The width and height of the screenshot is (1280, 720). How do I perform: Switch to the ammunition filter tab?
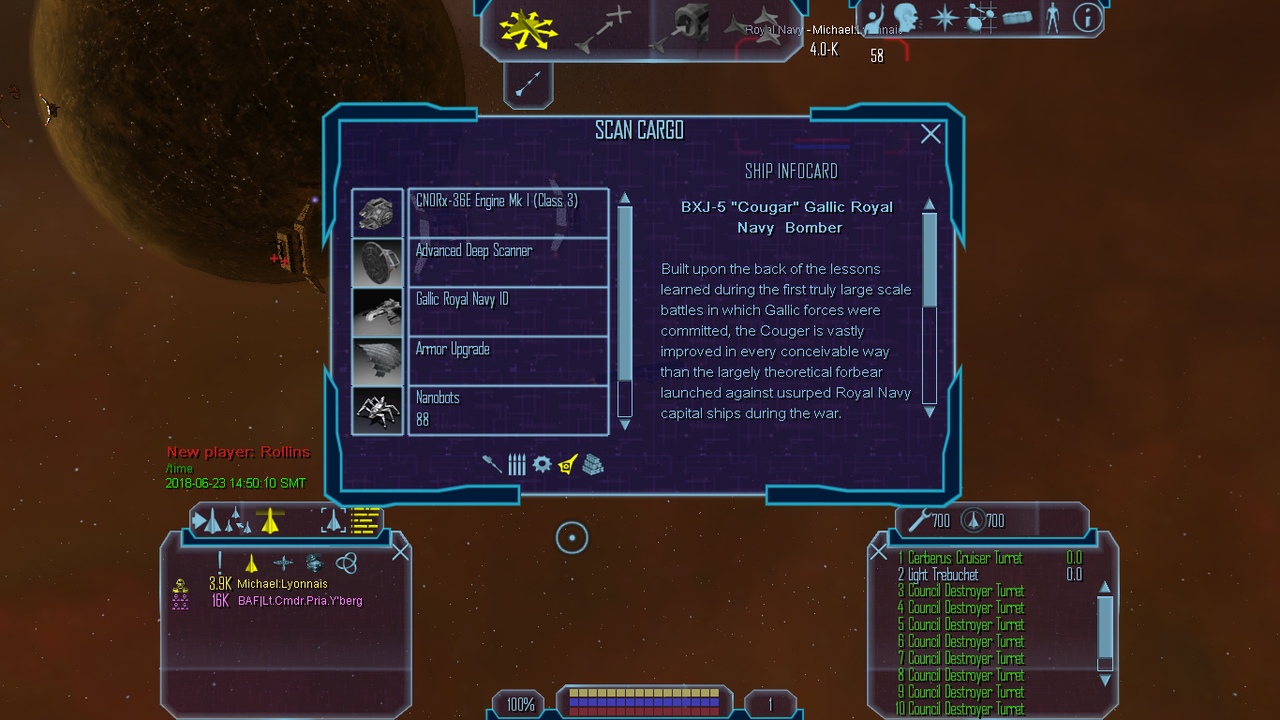pos(516,464)
